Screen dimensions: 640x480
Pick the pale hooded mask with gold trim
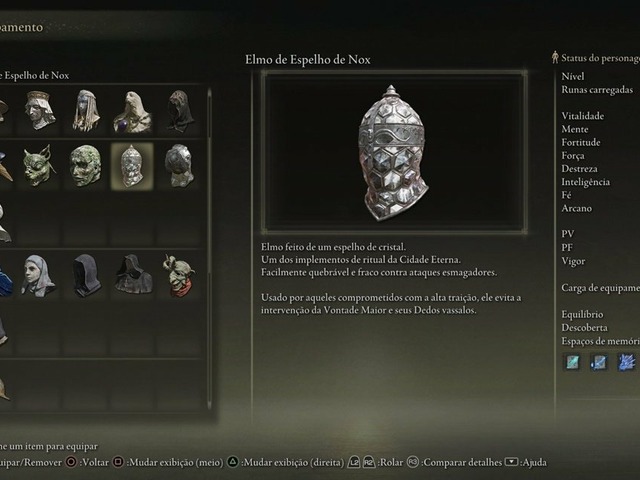(x=132, y=111)
